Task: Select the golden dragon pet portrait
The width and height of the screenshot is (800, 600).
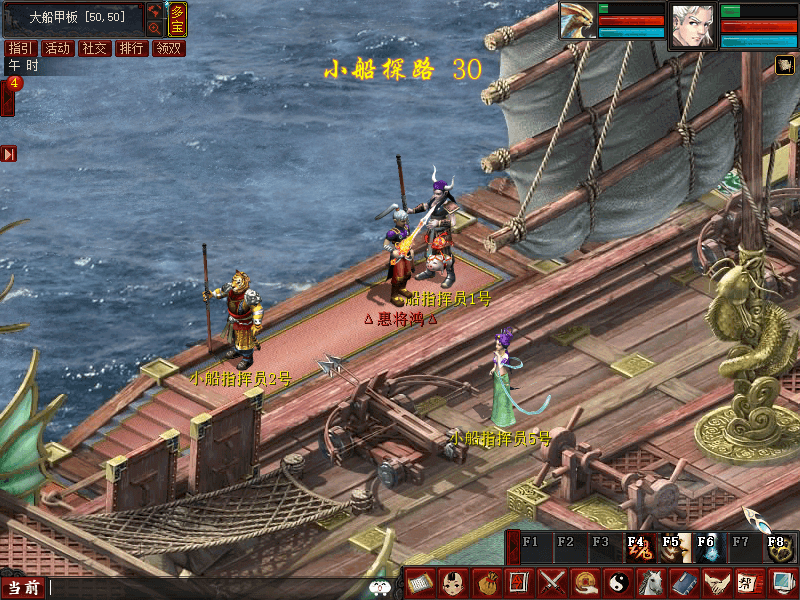Action: pos(577,21)
